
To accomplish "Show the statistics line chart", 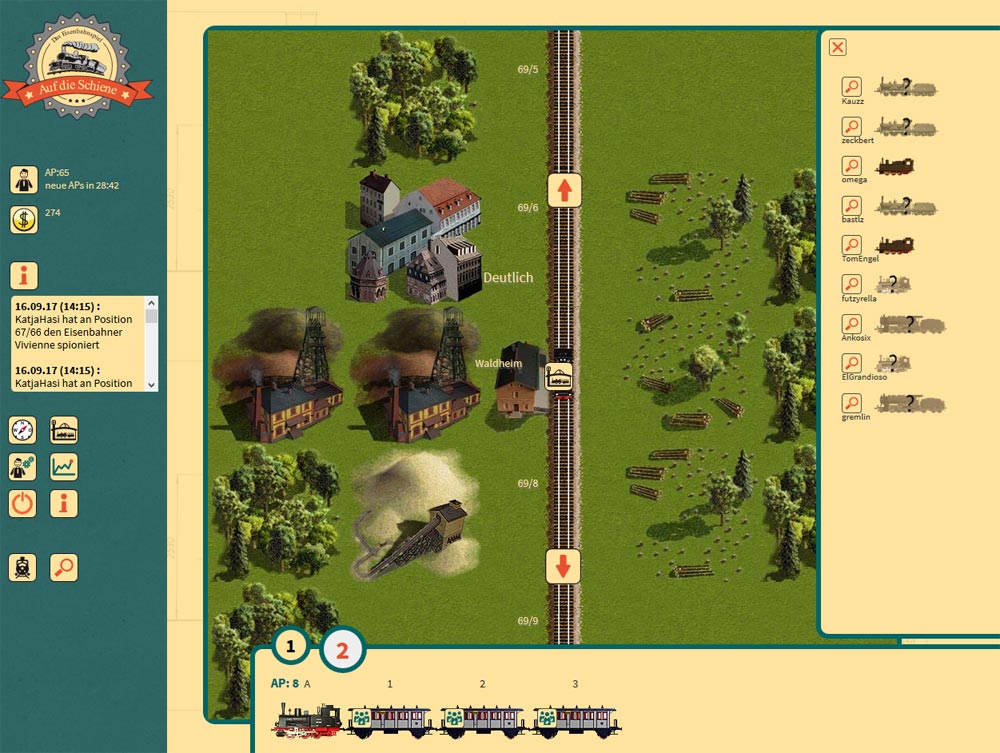I will click(x=64, y=466).
